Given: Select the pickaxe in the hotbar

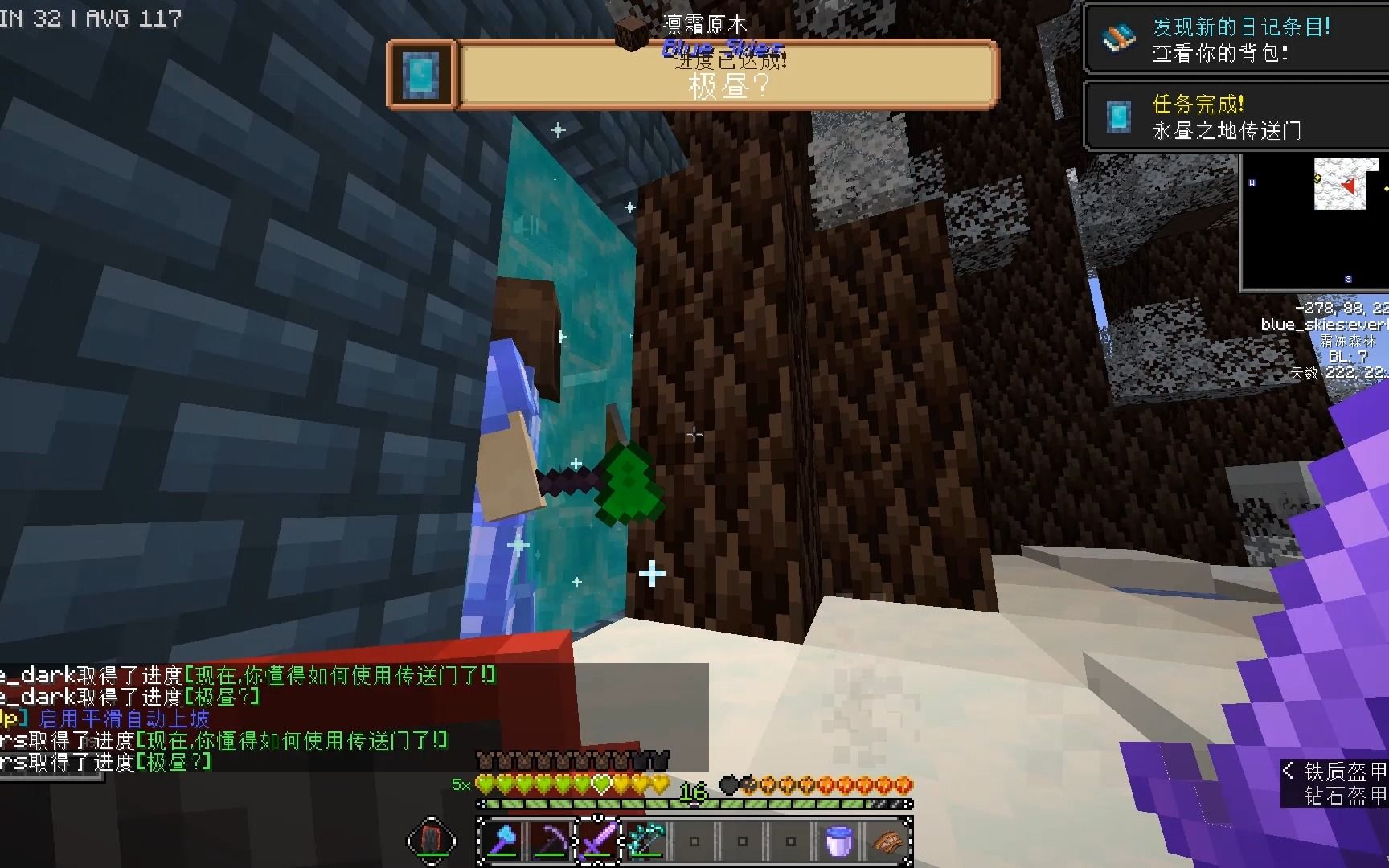Looking at the screenshot, I should [x=551, y=841].
